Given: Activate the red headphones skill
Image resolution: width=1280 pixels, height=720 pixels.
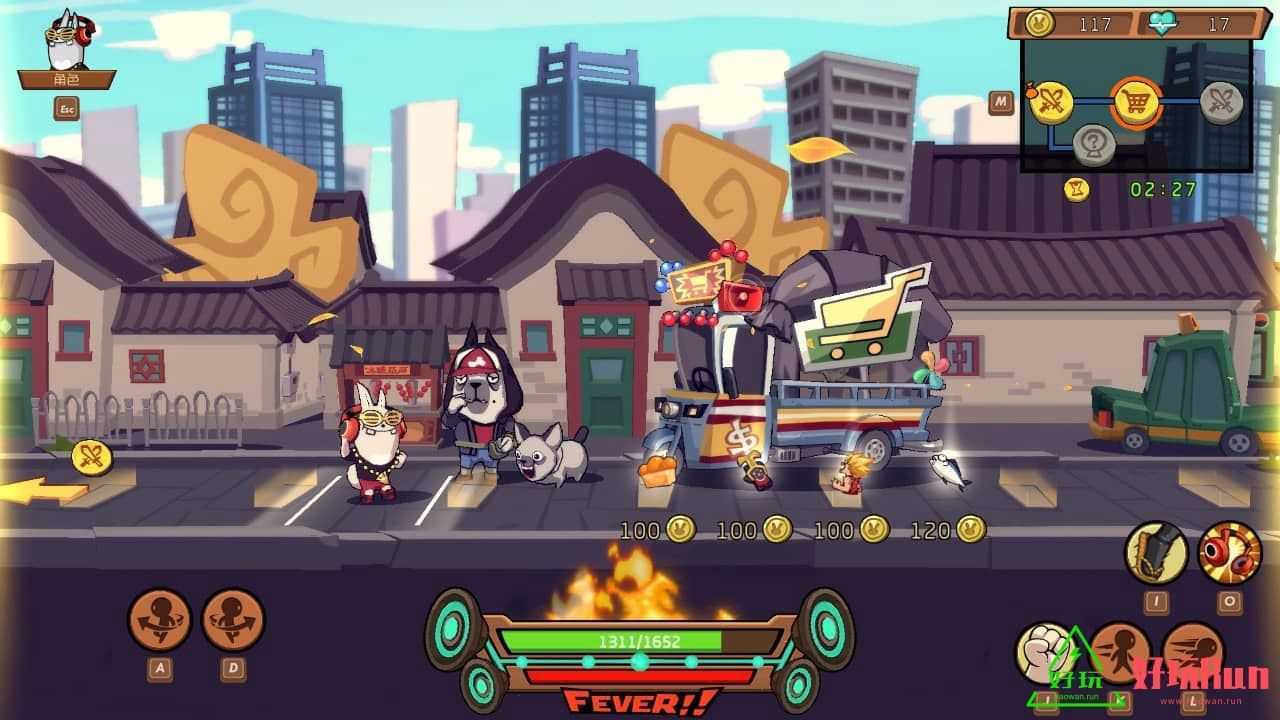Looking at the screenshot, I should (1229, 552).
